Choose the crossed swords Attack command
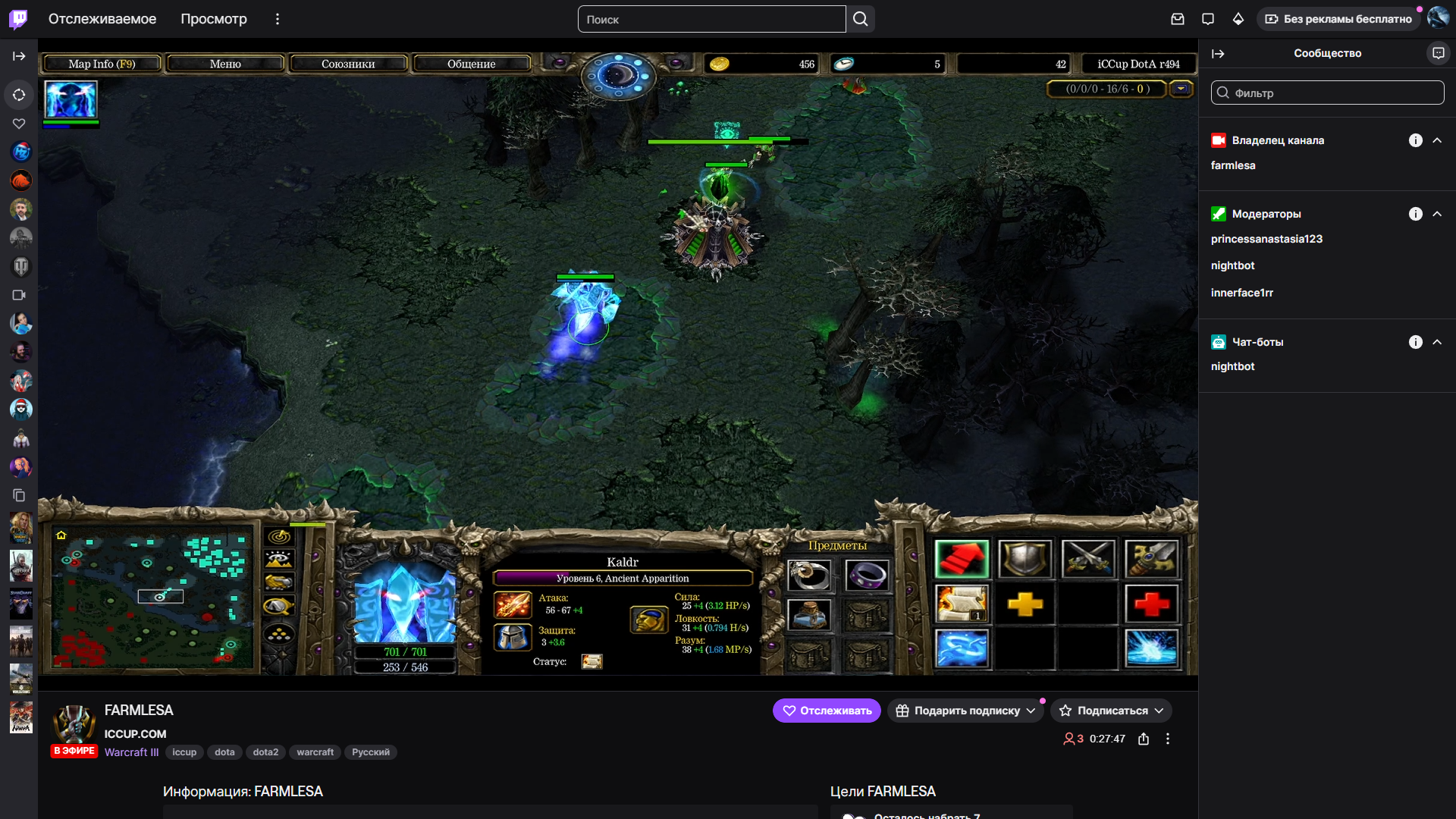 click(1088, 560)
